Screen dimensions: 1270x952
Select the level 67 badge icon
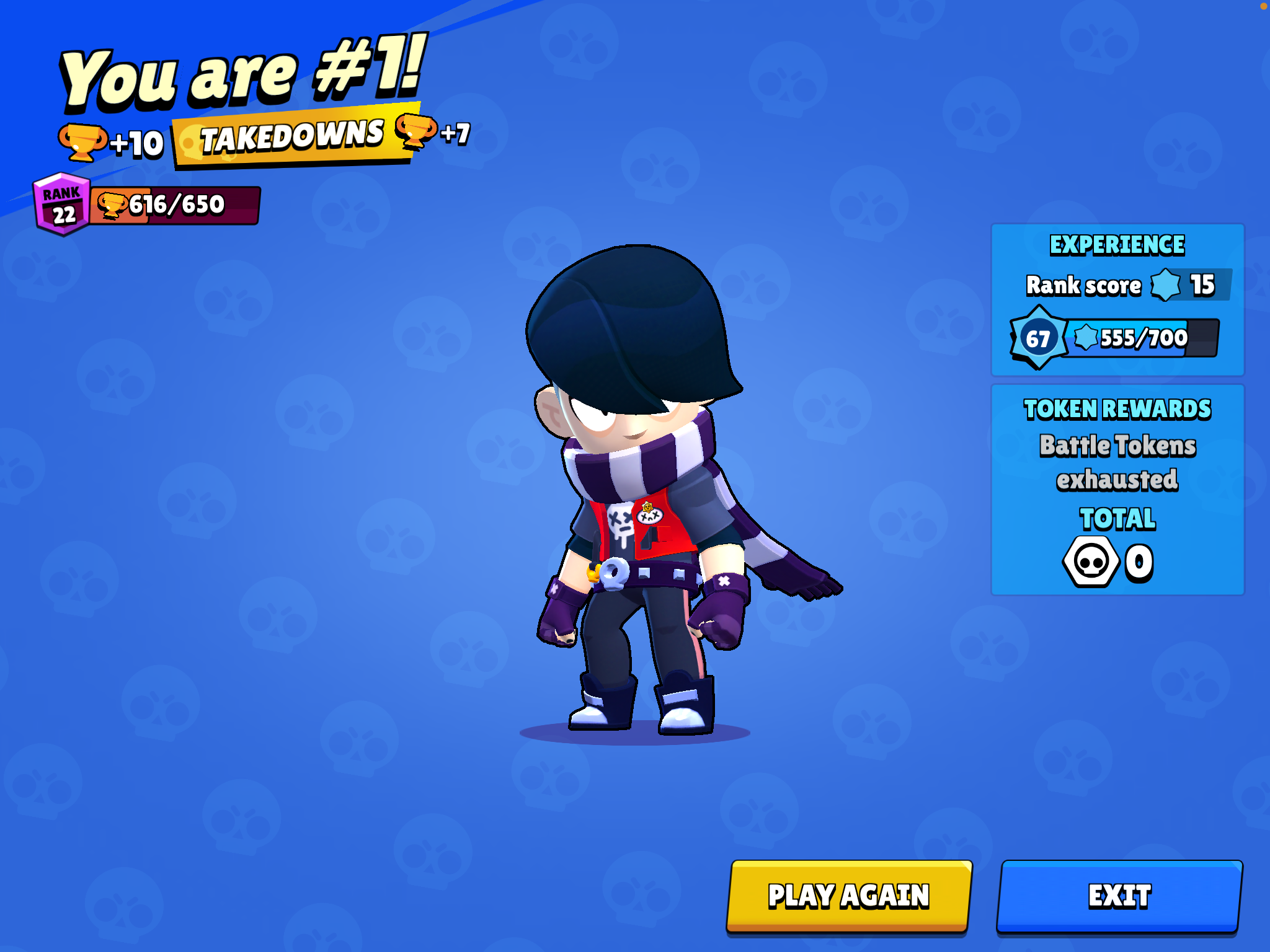coord(1039,338)
